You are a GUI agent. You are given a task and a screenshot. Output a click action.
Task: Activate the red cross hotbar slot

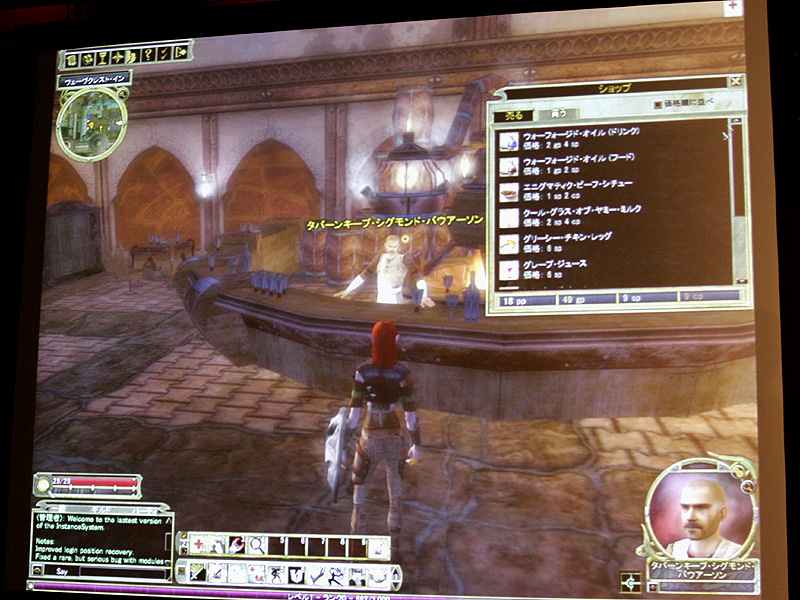[198, 545]
